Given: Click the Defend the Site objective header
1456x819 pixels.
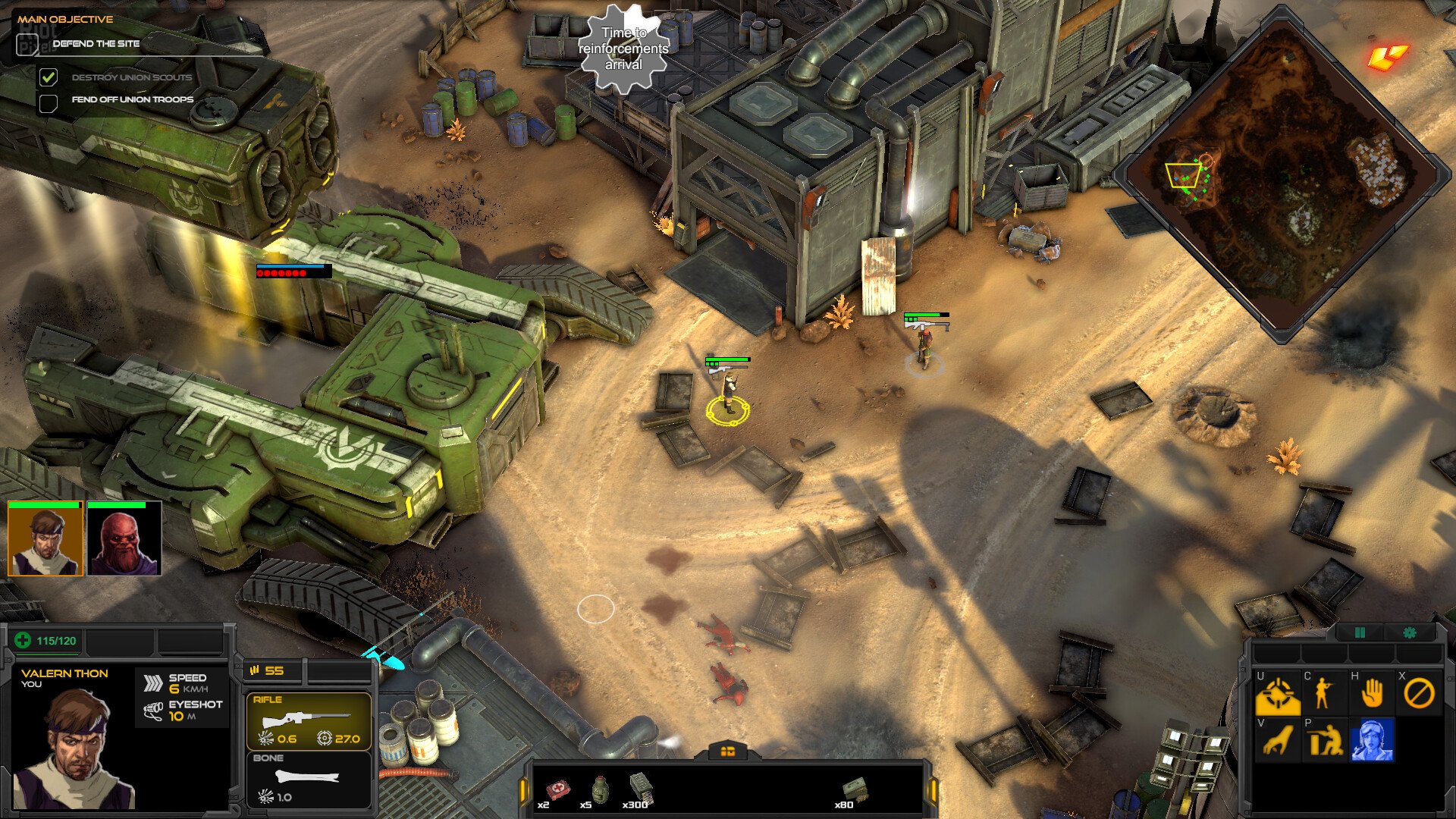Looking at the screenshot, I should [x=96, y=44].
